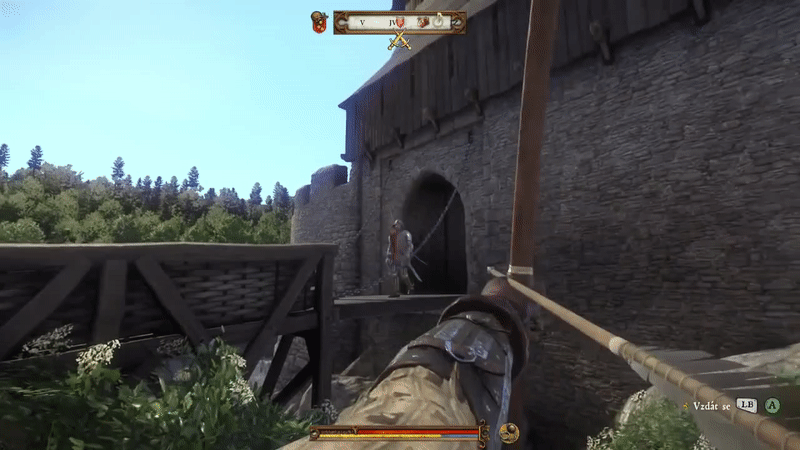Select the red shield marker on the compass
Viewport: 800px width, 450px height.
(400, 21)
